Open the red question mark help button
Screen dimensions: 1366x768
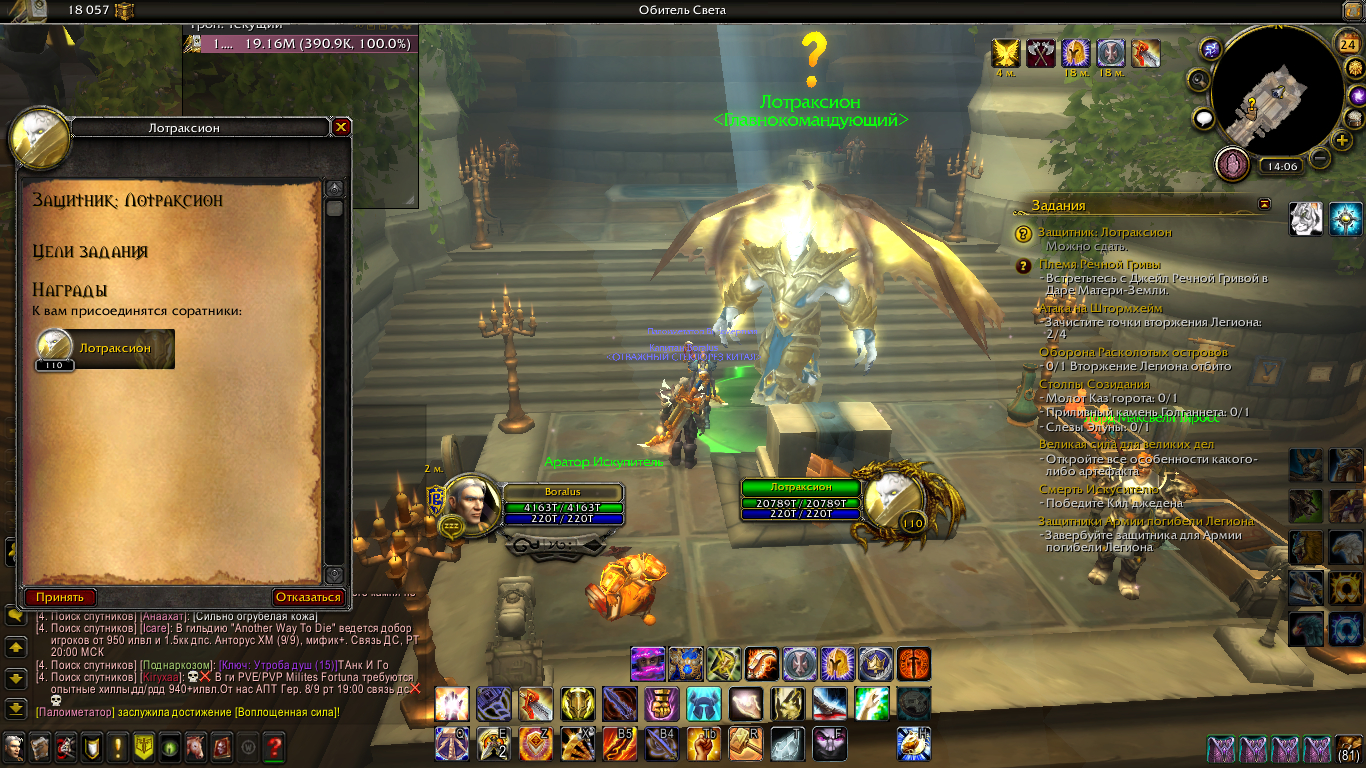pos(273,746)
